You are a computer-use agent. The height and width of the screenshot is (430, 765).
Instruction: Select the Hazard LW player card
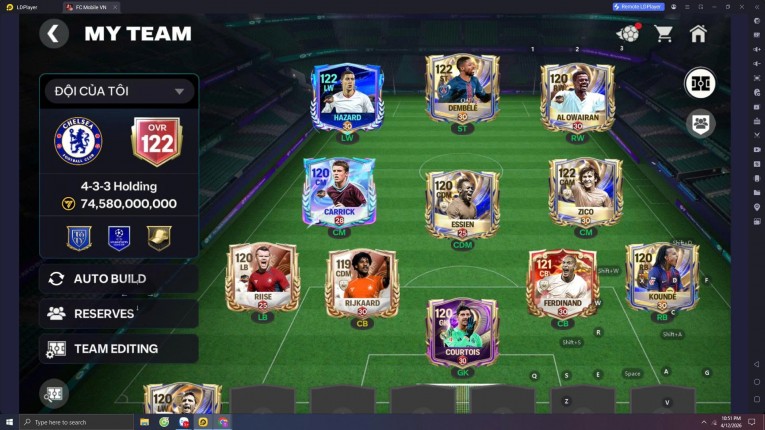tap(347, 98)
